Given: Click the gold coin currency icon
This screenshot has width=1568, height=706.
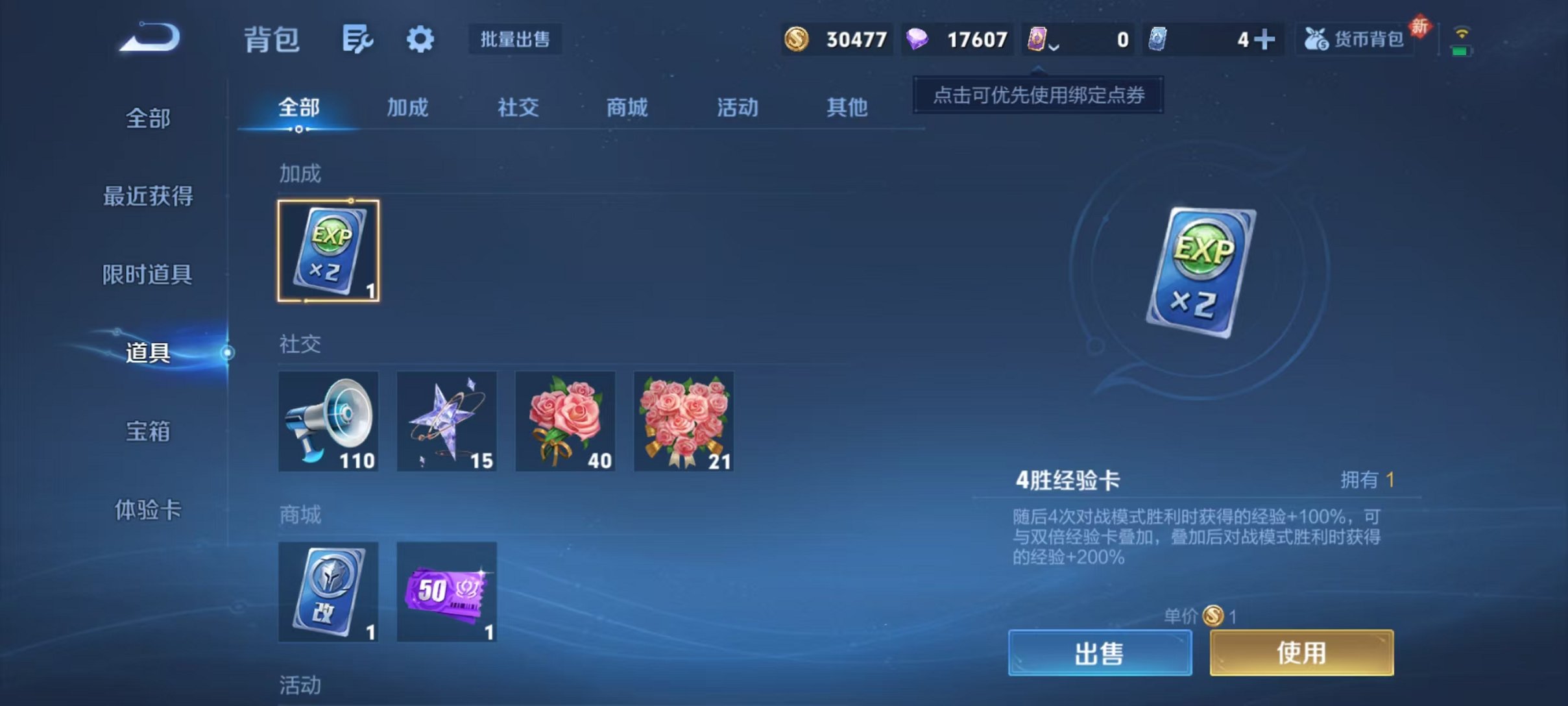Looking at the screenshot, I should tap(797, 39).
